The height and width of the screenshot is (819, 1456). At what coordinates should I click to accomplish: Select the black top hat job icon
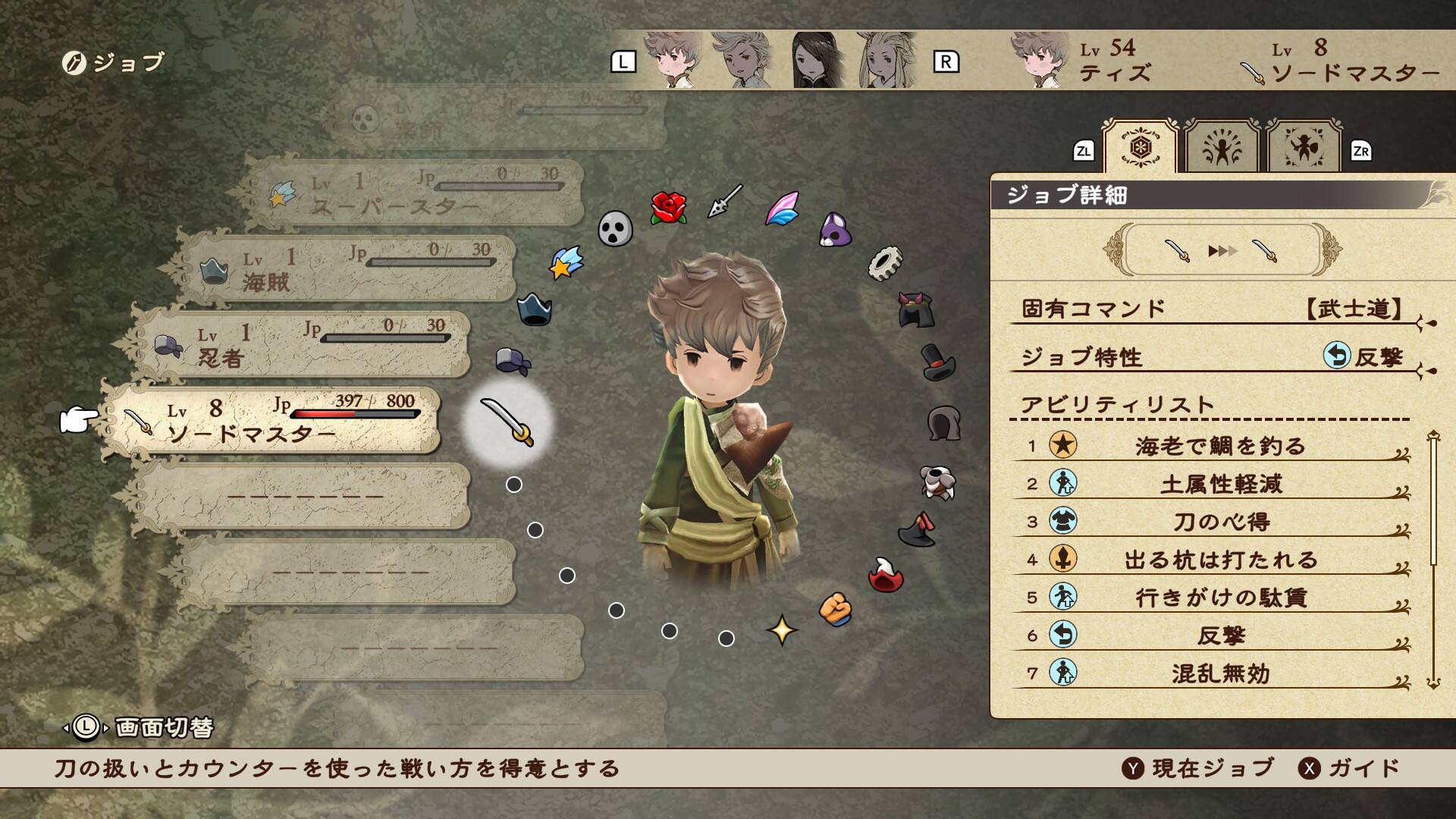(x=938, y=362)
